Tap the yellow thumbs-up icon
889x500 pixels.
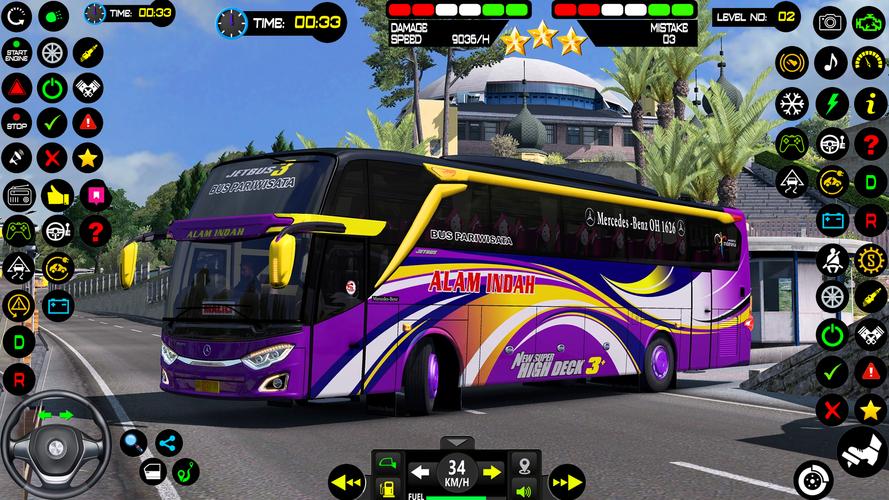55,193
